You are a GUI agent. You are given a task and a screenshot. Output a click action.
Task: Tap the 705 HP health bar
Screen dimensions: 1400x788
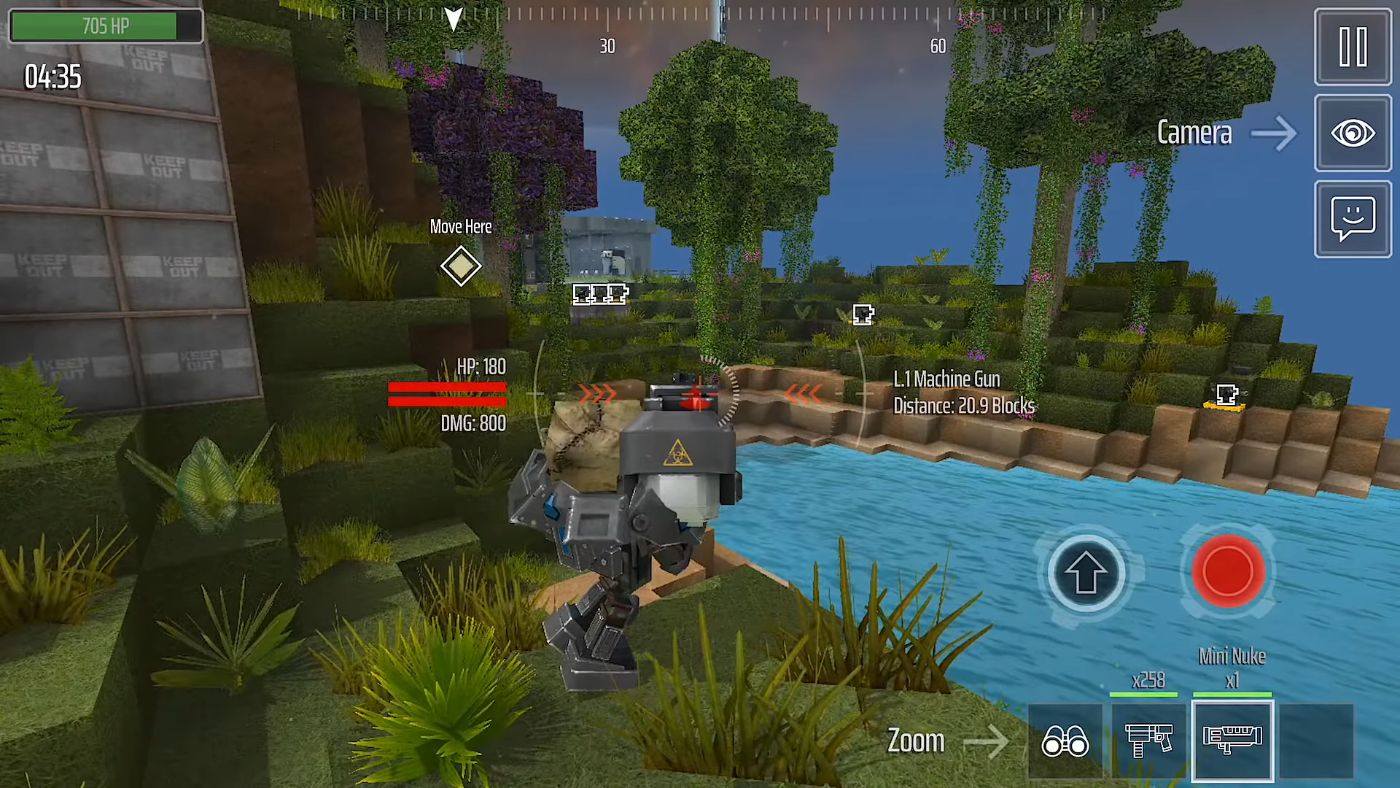104,26
